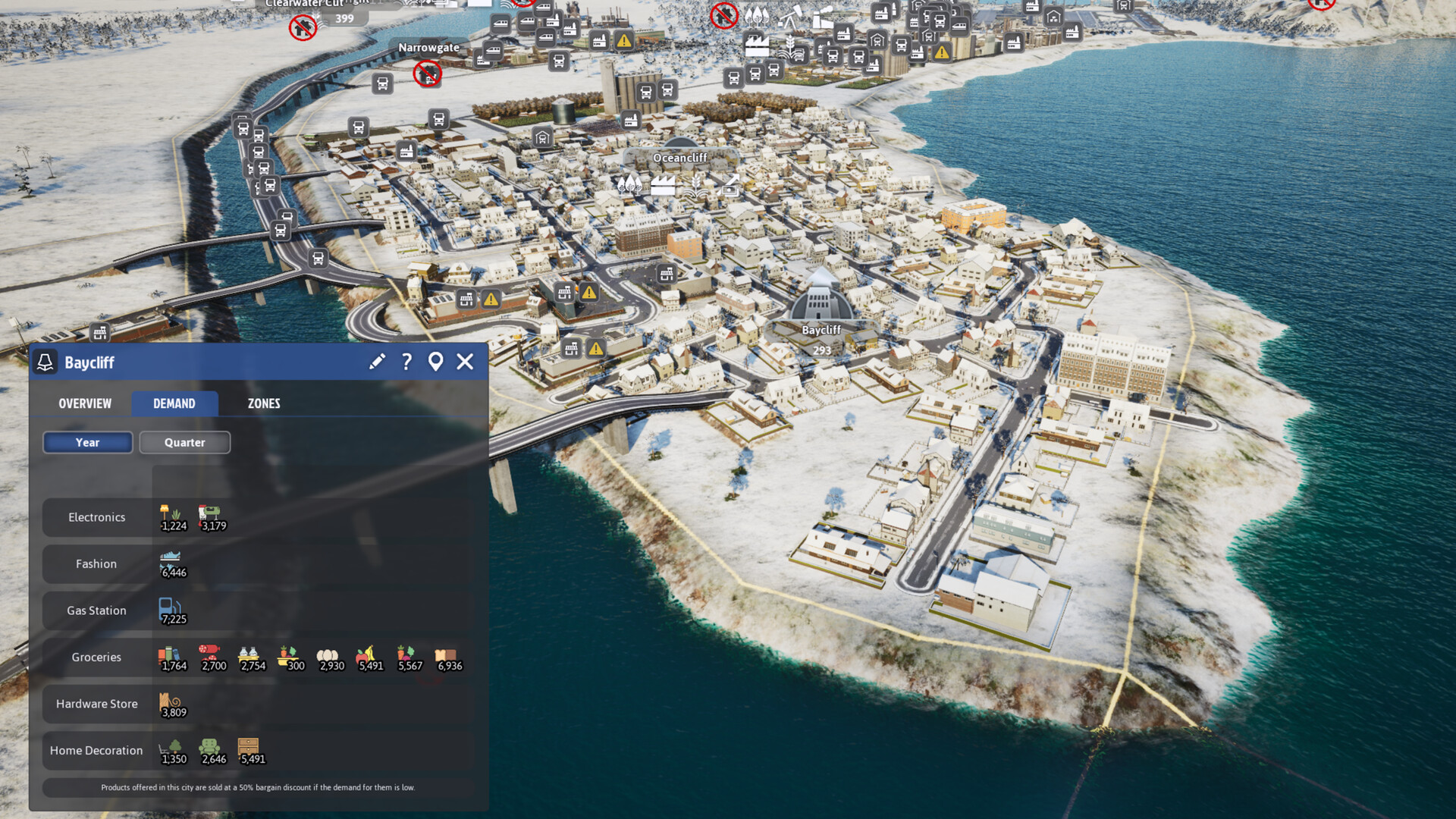Click the map pin locate icon
Image resolution: width=1456 pixels, height=819 pixels.
435,362
